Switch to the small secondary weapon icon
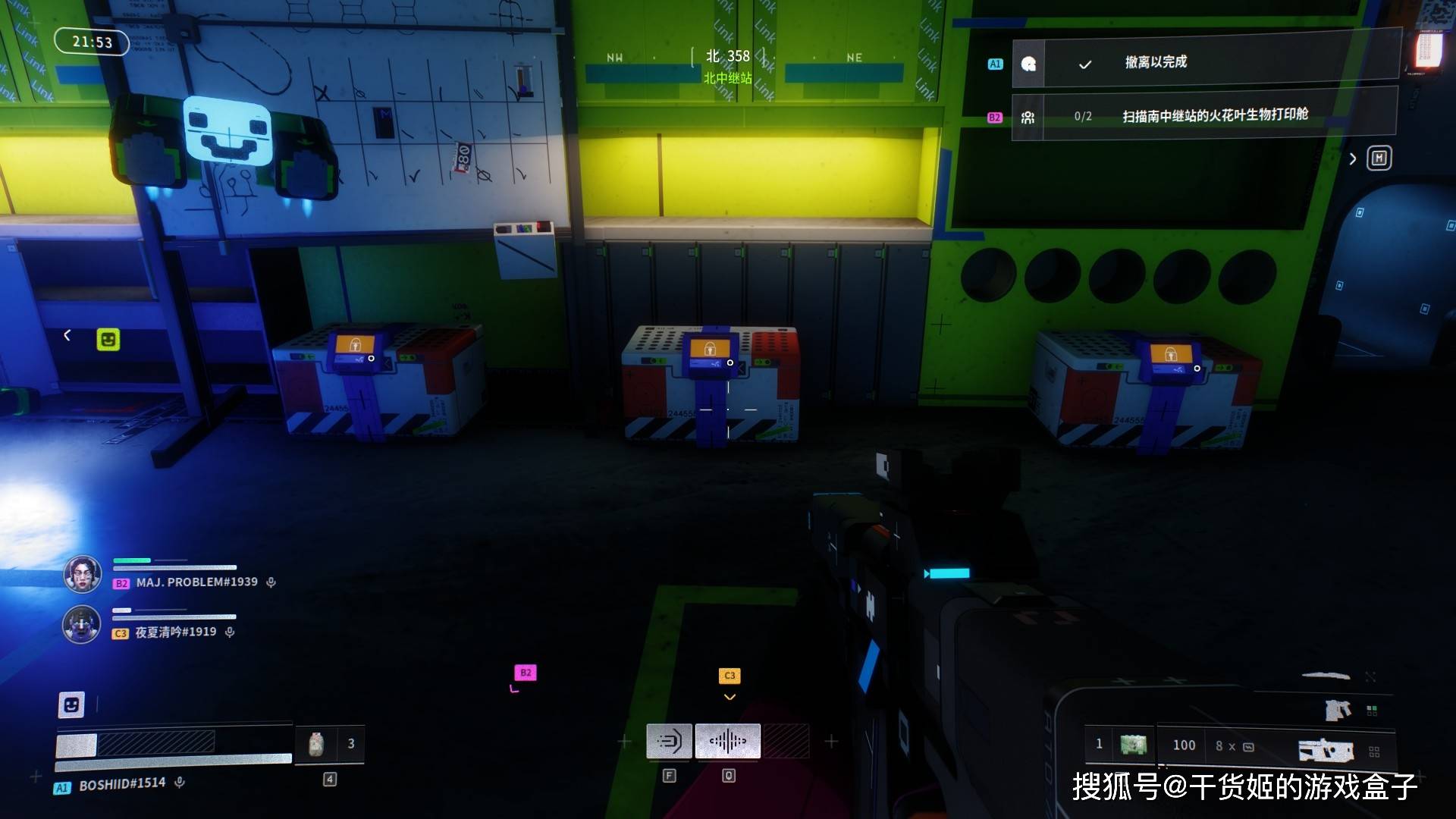This screenshot has width=1456, height=819. [1338, 710]
